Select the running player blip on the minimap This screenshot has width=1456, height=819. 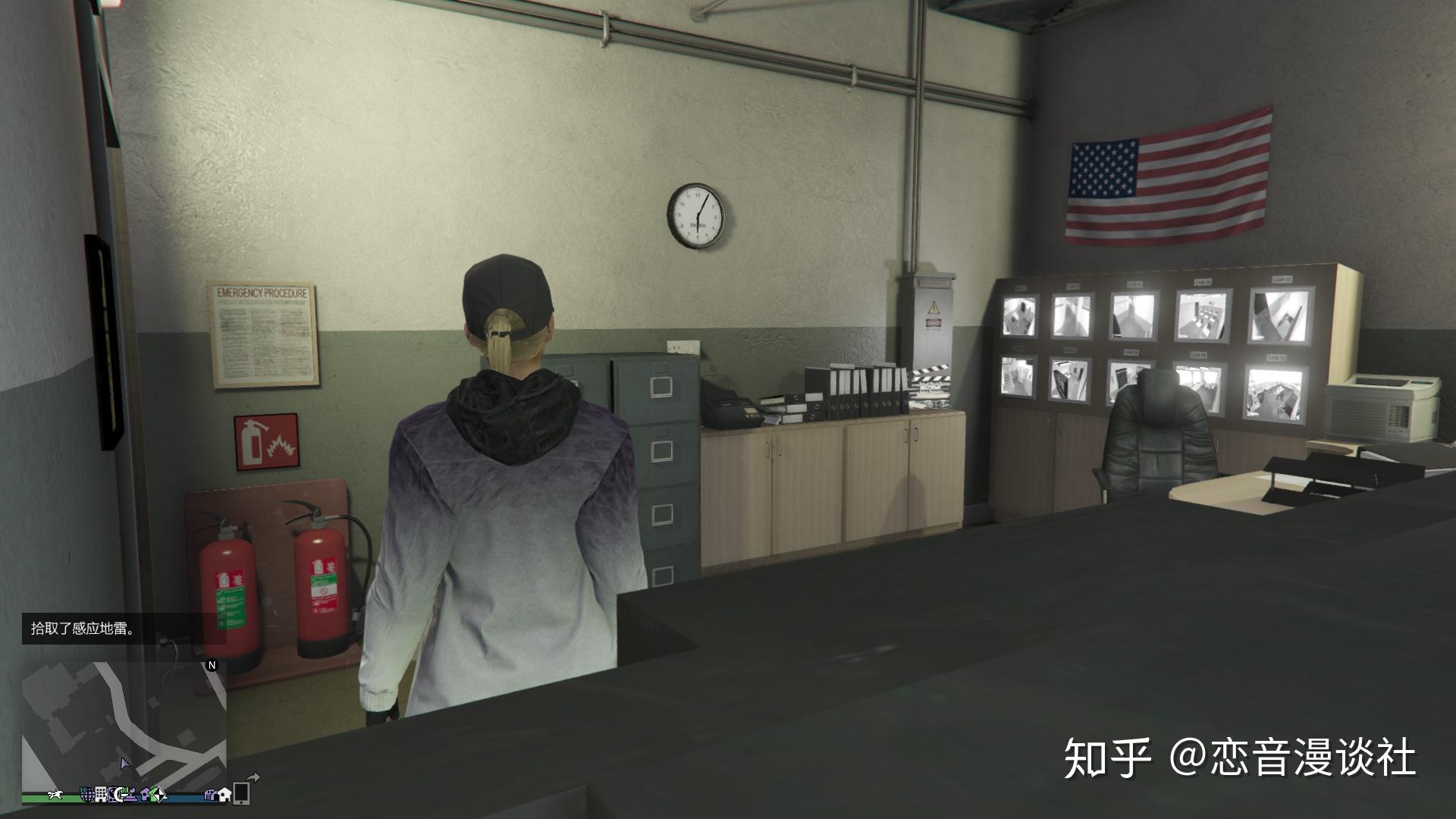(x=55, y=795)
